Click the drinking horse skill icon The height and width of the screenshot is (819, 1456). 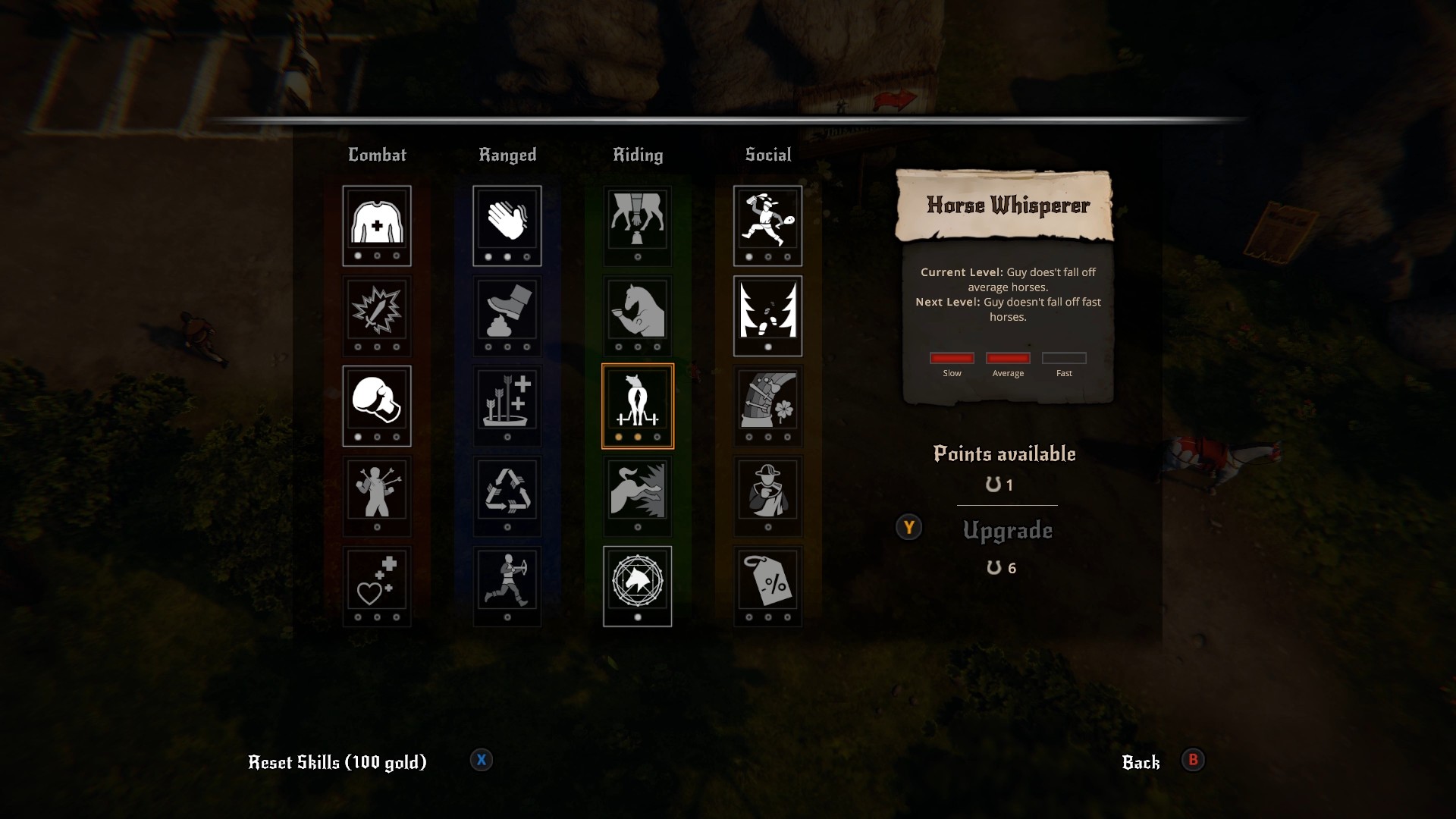(x=637, y=315)
